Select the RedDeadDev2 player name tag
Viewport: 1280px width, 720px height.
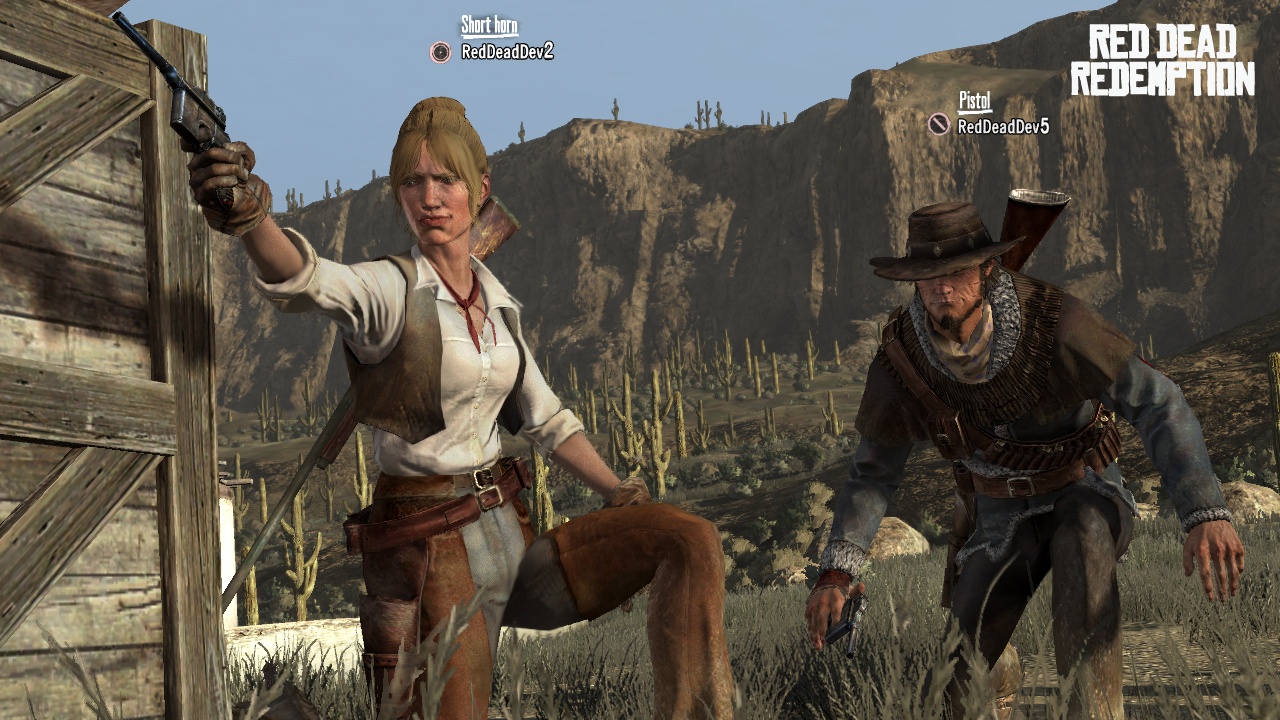[x=507, y=52]
